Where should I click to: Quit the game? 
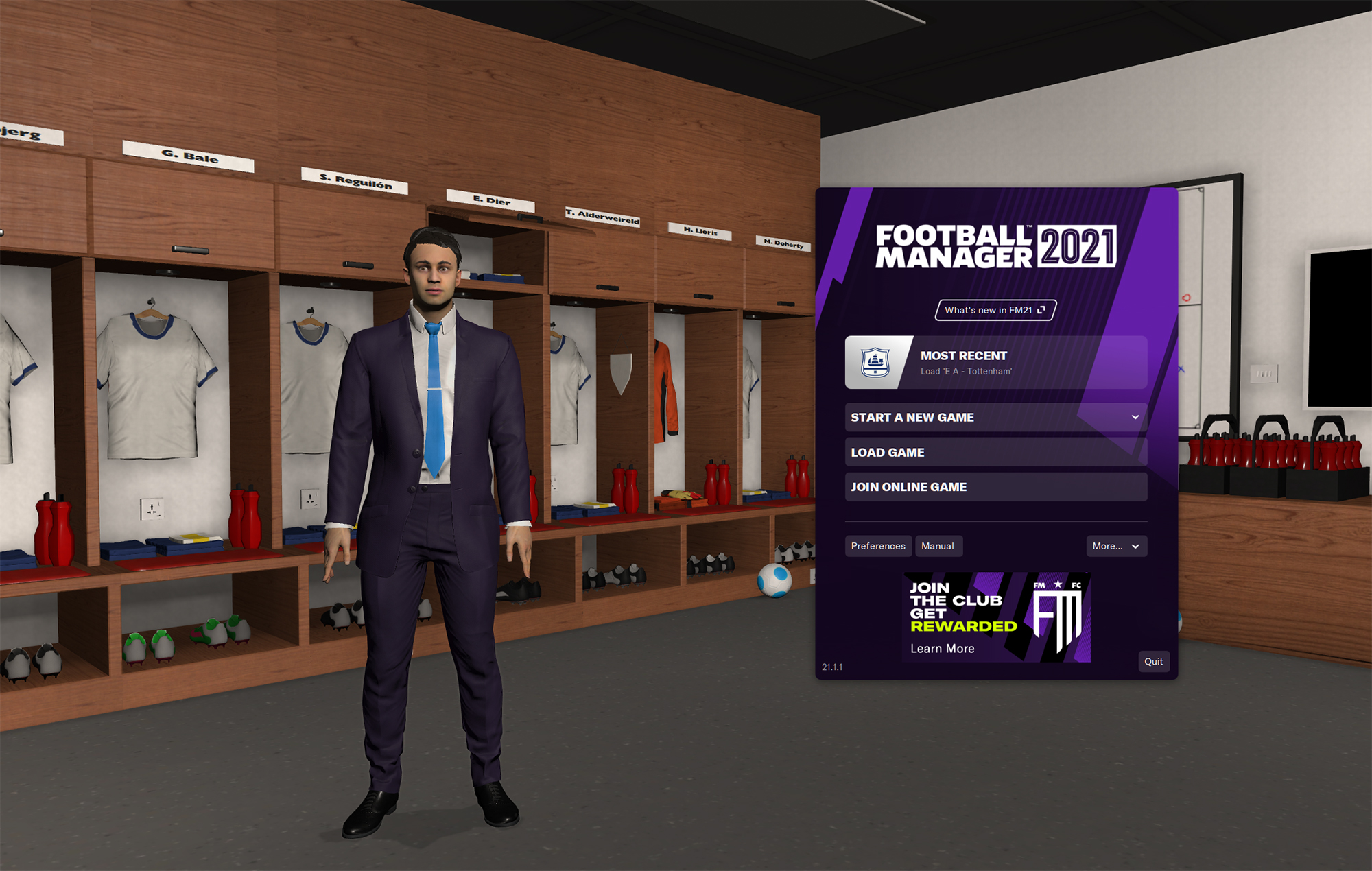tap(1153, 661)
